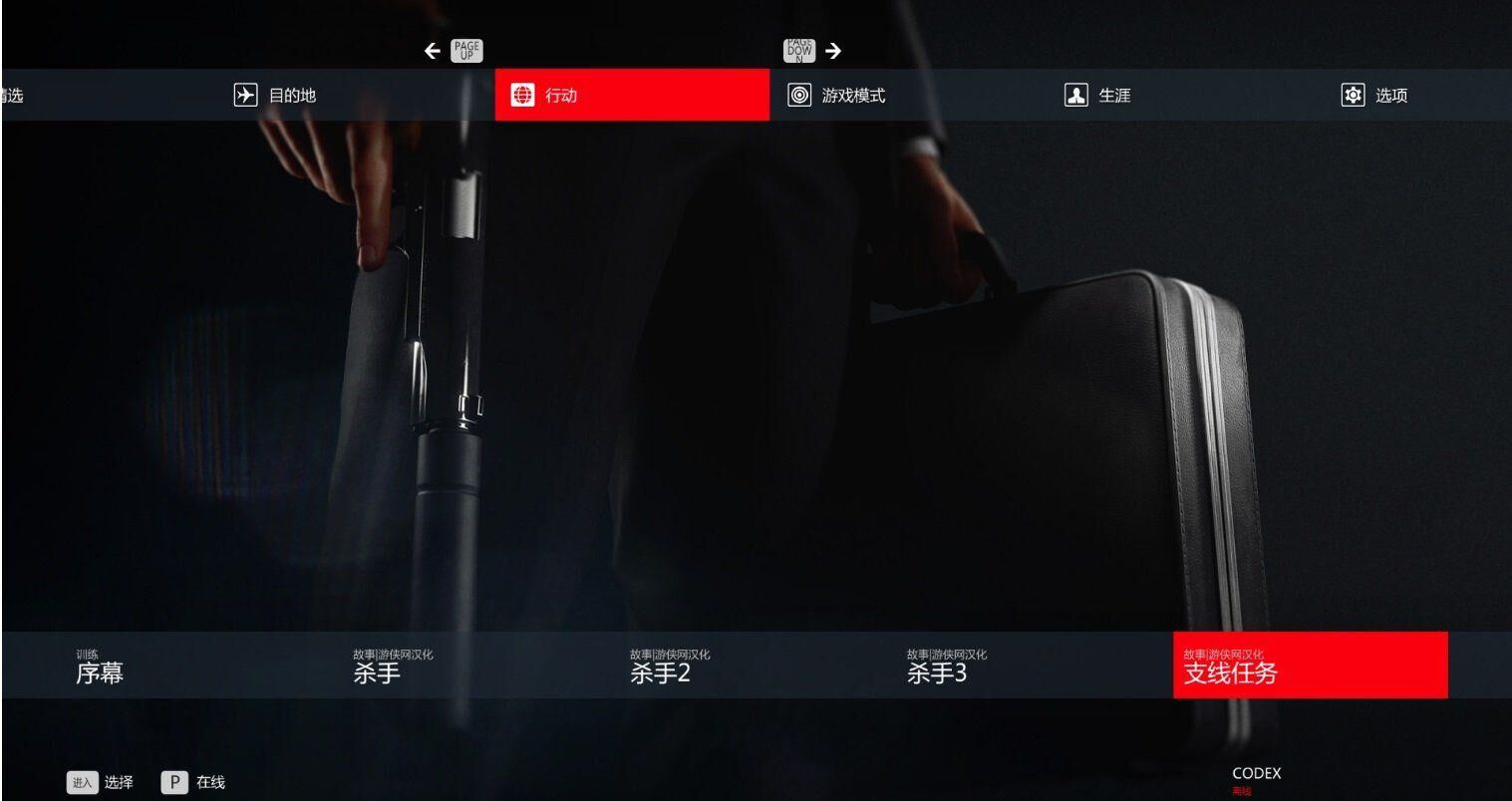This screenshot has width=1512, height=801.
Task: Select the 行动 tab
Action: tap(632, 96)
